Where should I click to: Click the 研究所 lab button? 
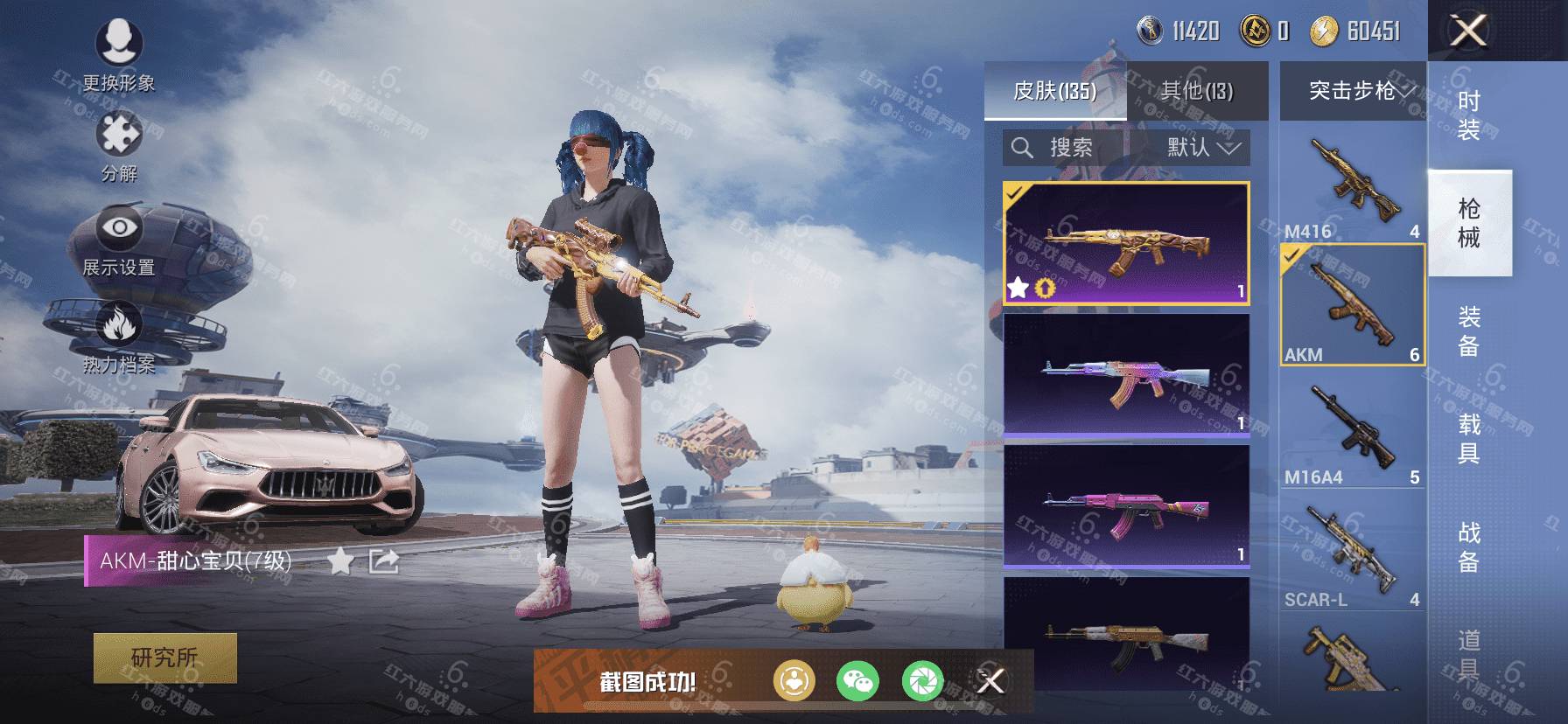[x=164, y=658]
